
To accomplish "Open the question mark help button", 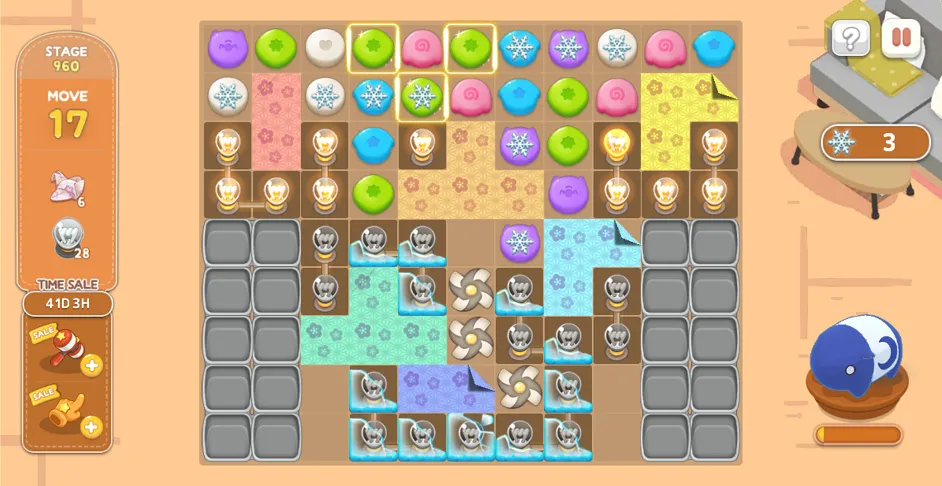I will pyautogui.click(x=850, y=40).
